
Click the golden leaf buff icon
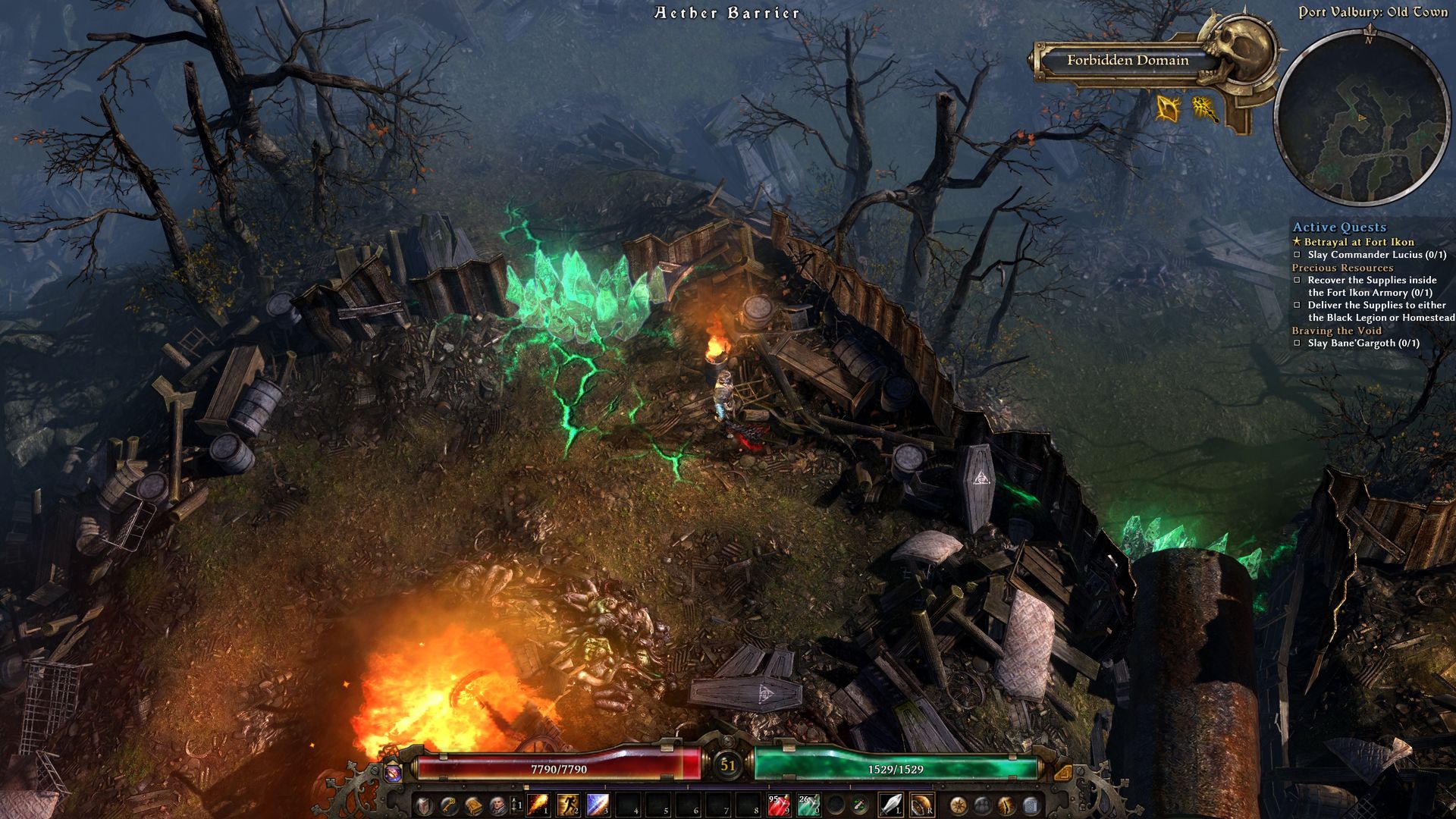(x=1168, y=109)
